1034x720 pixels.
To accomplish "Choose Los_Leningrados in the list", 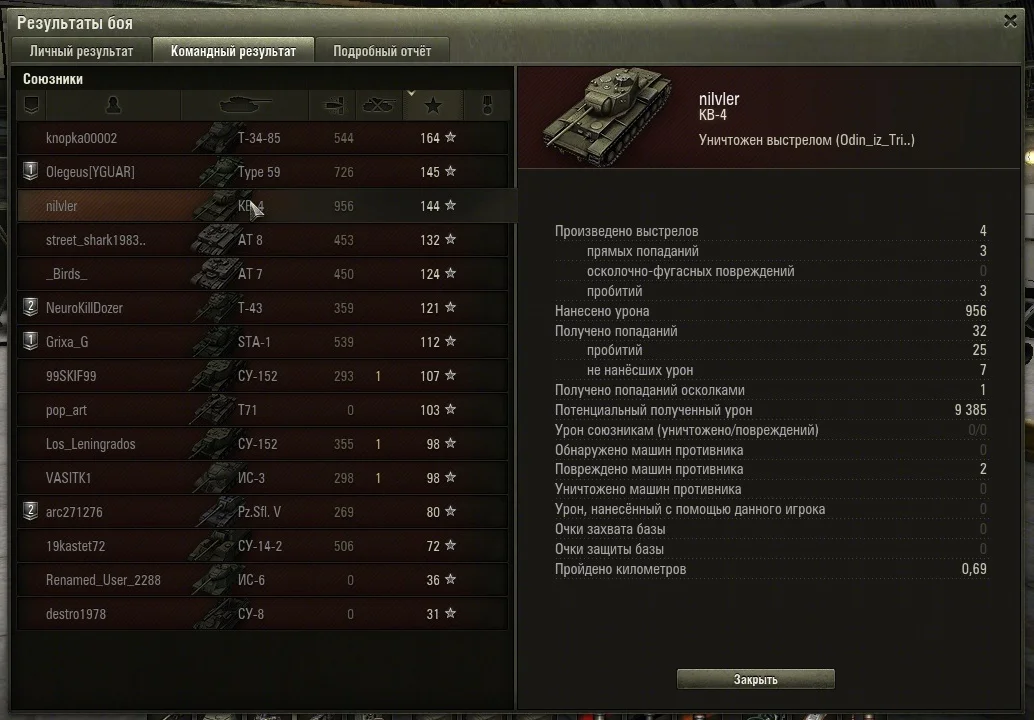I will tap(90, 444).
